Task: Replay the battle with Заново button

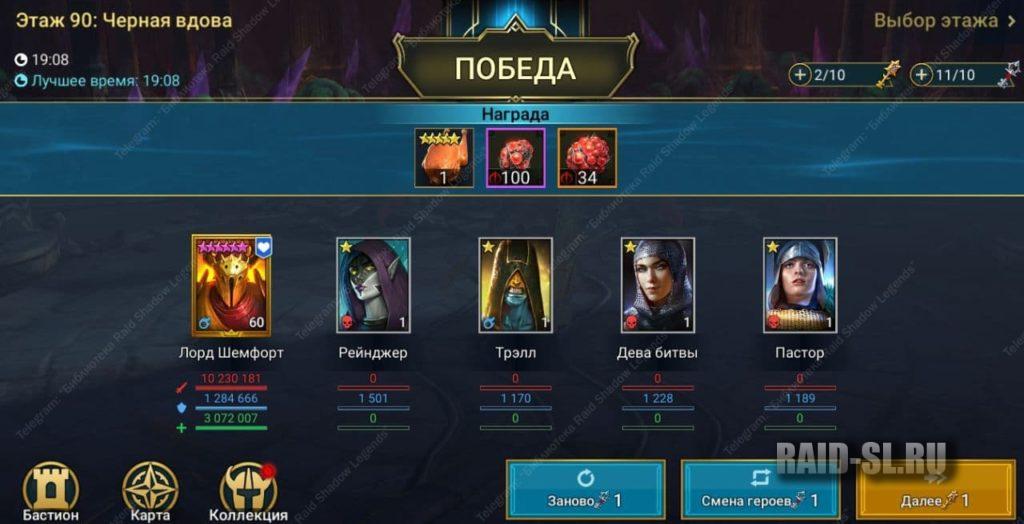Action: pyautogui.click(x=585, y=490)
